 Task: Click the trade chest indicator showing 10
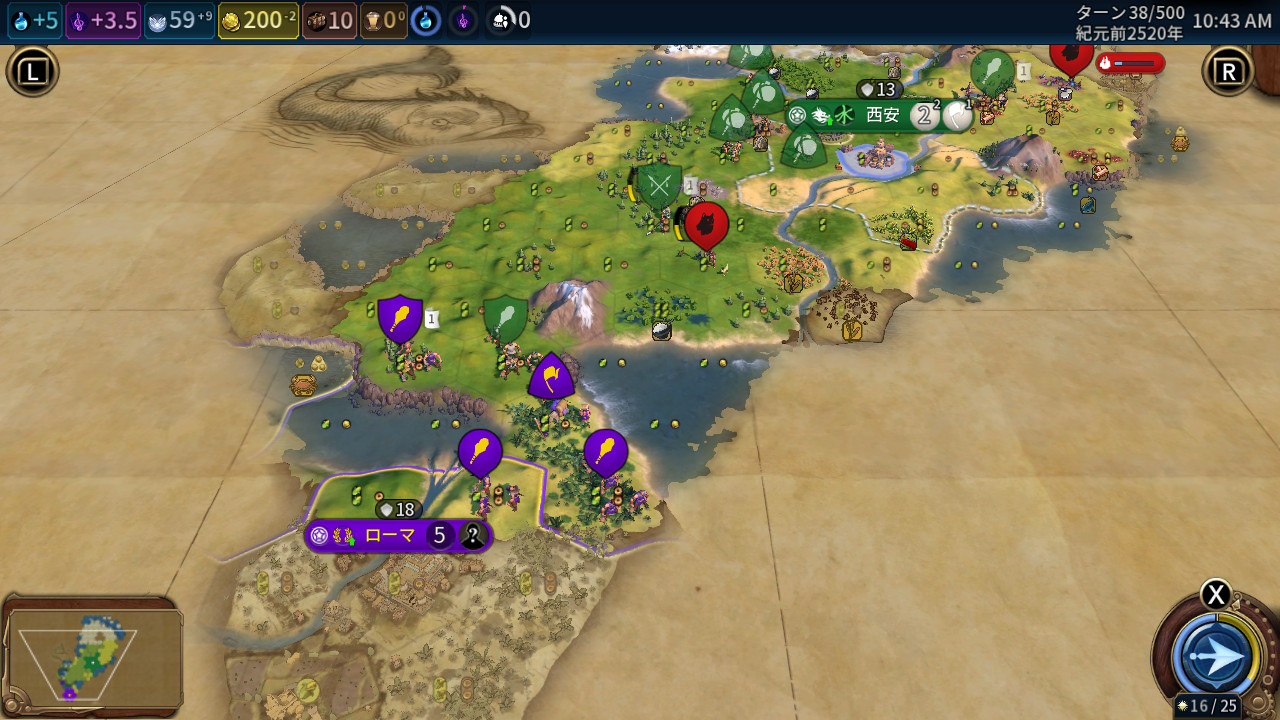pyautogui.click(x=330, y=20)
